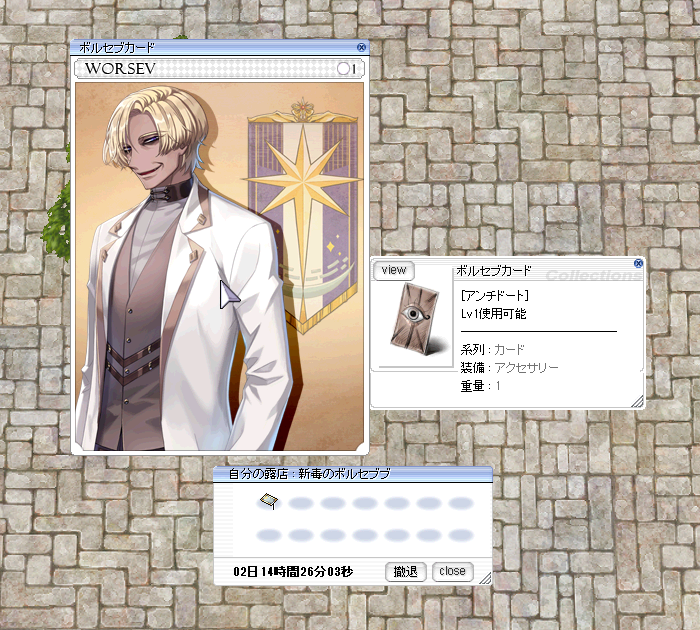
Task: Click the close button in the vending window
Action: (453, 572)
